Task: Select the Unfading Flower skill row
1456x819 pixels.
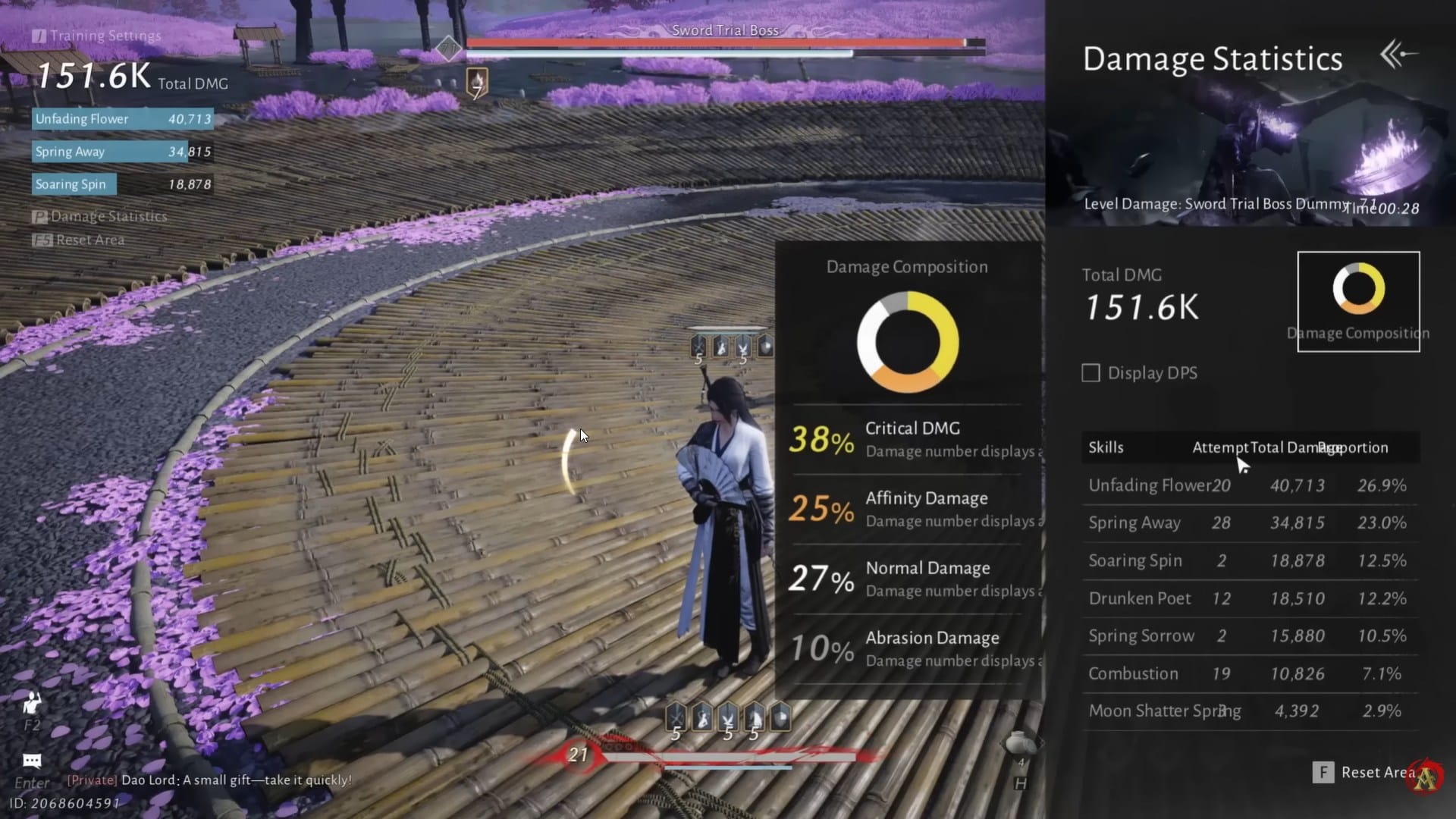Action: pos(1247,485)
